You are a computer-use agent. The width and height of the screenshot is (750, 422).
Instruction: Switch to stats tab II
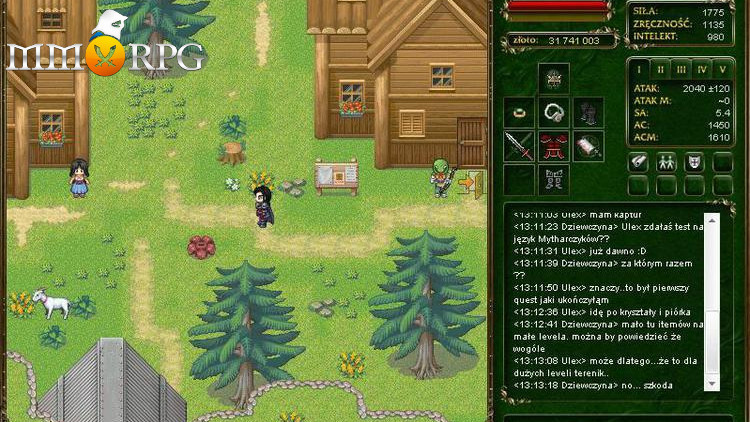tap(660, 69)
